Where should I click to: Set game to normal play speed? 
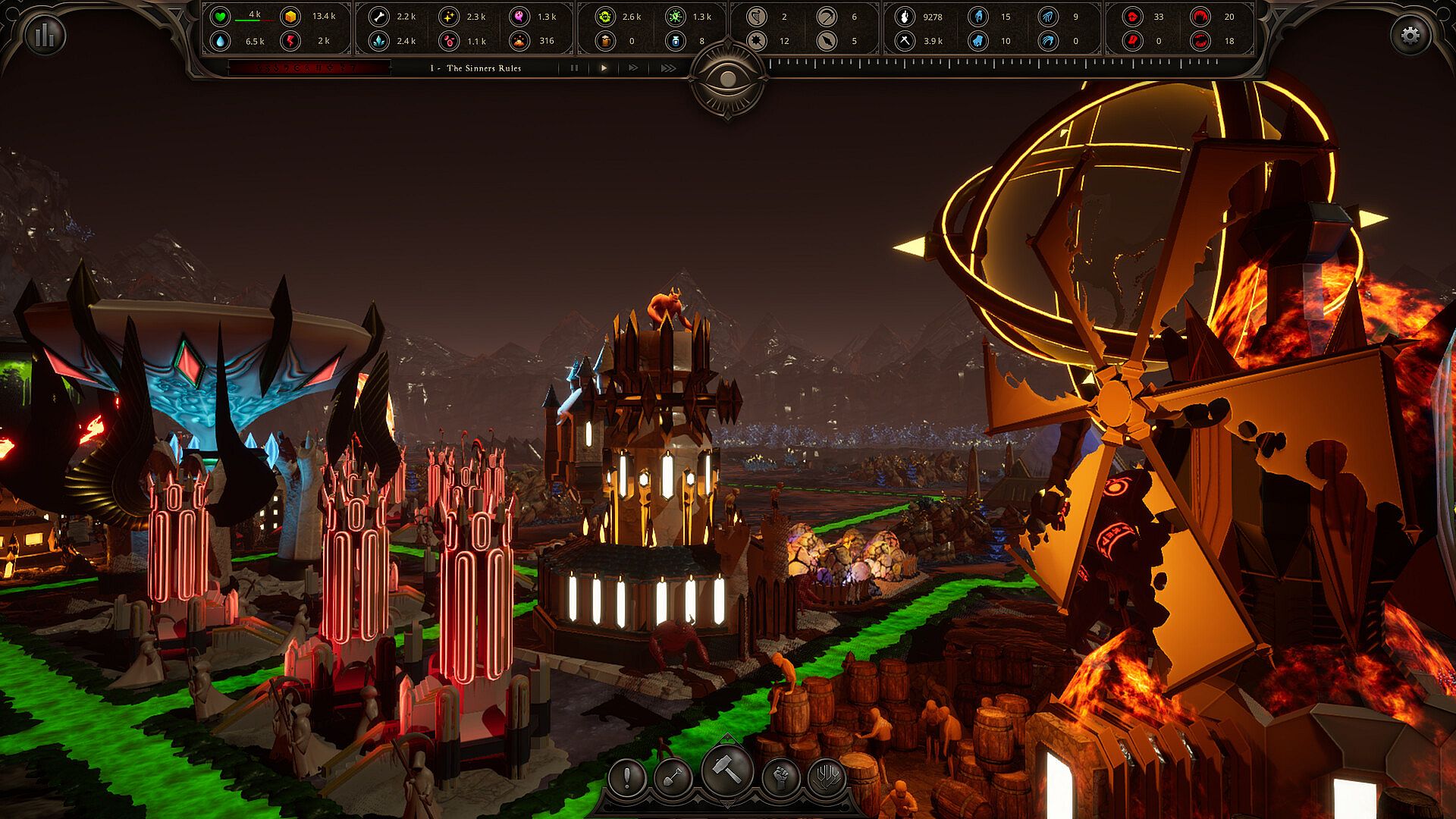point(604,68)
